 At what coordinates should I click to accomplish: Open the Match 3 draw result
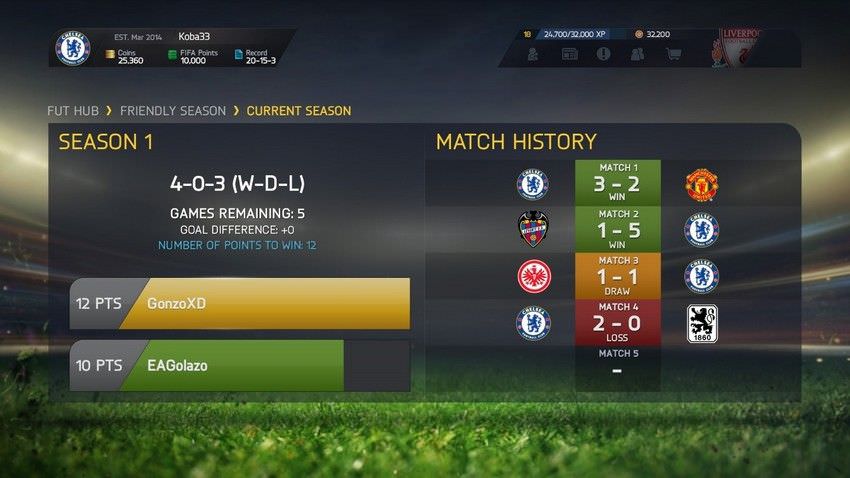tap(617, 276)
